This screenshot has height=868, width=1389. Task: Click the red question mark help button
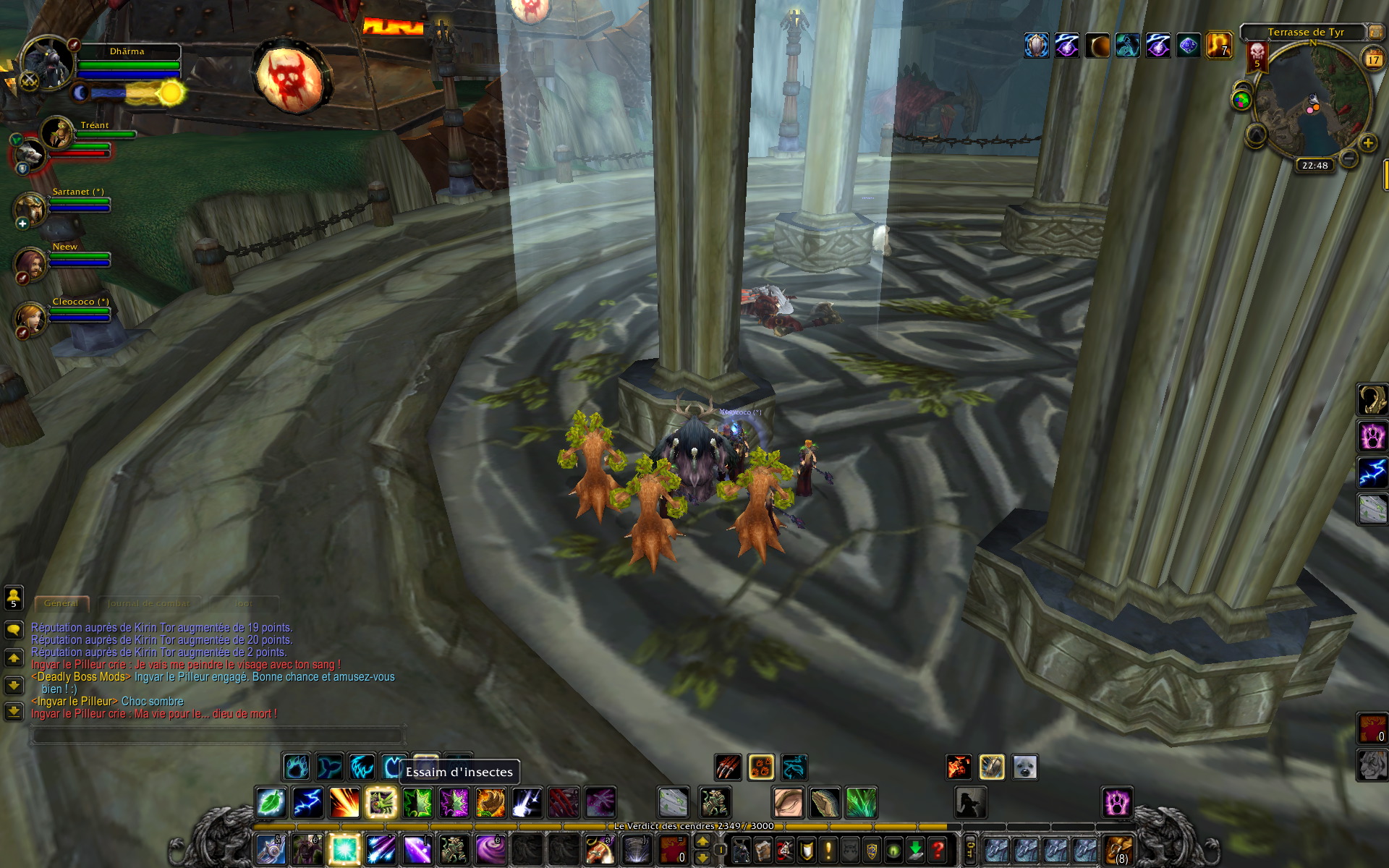[938, 848]
